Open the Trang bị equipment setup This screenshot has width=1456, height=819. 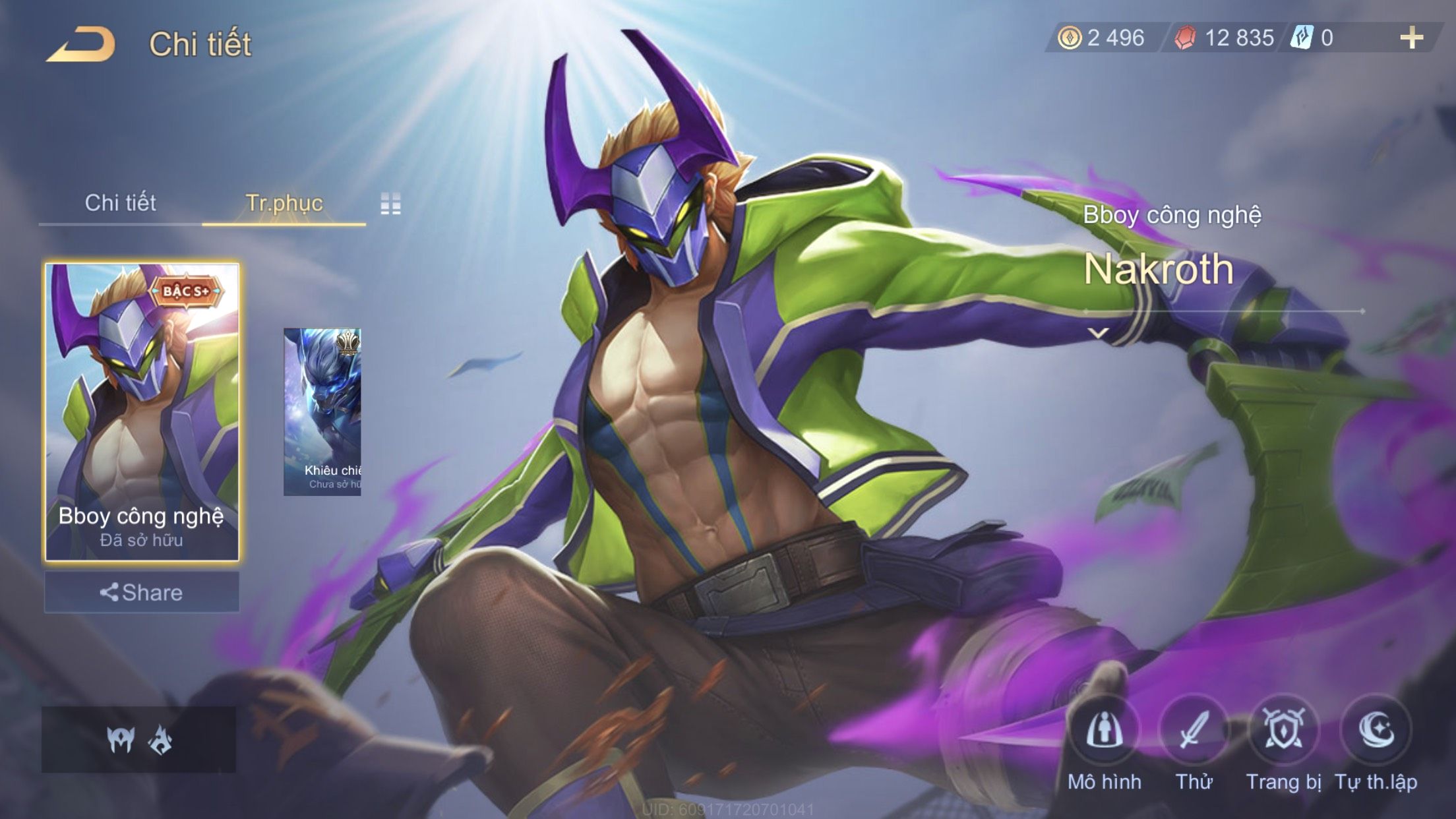[1283, 731]
